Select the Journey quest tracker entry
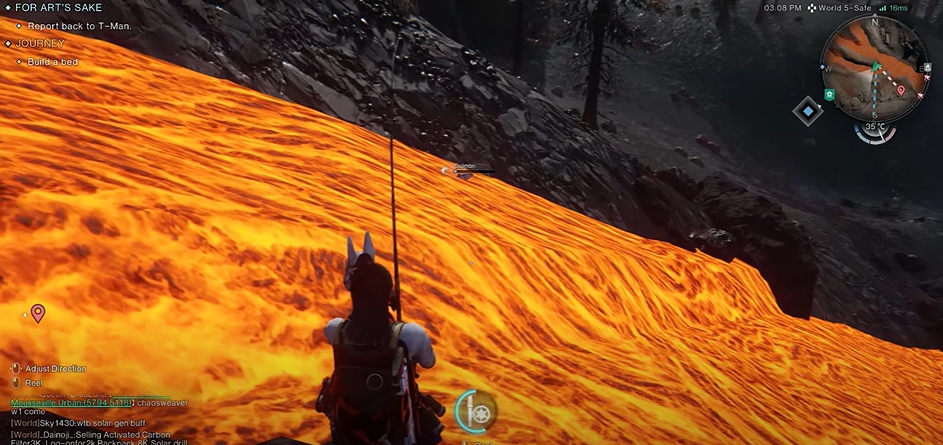This screenshot has width=943, height=445. (40, 44)
